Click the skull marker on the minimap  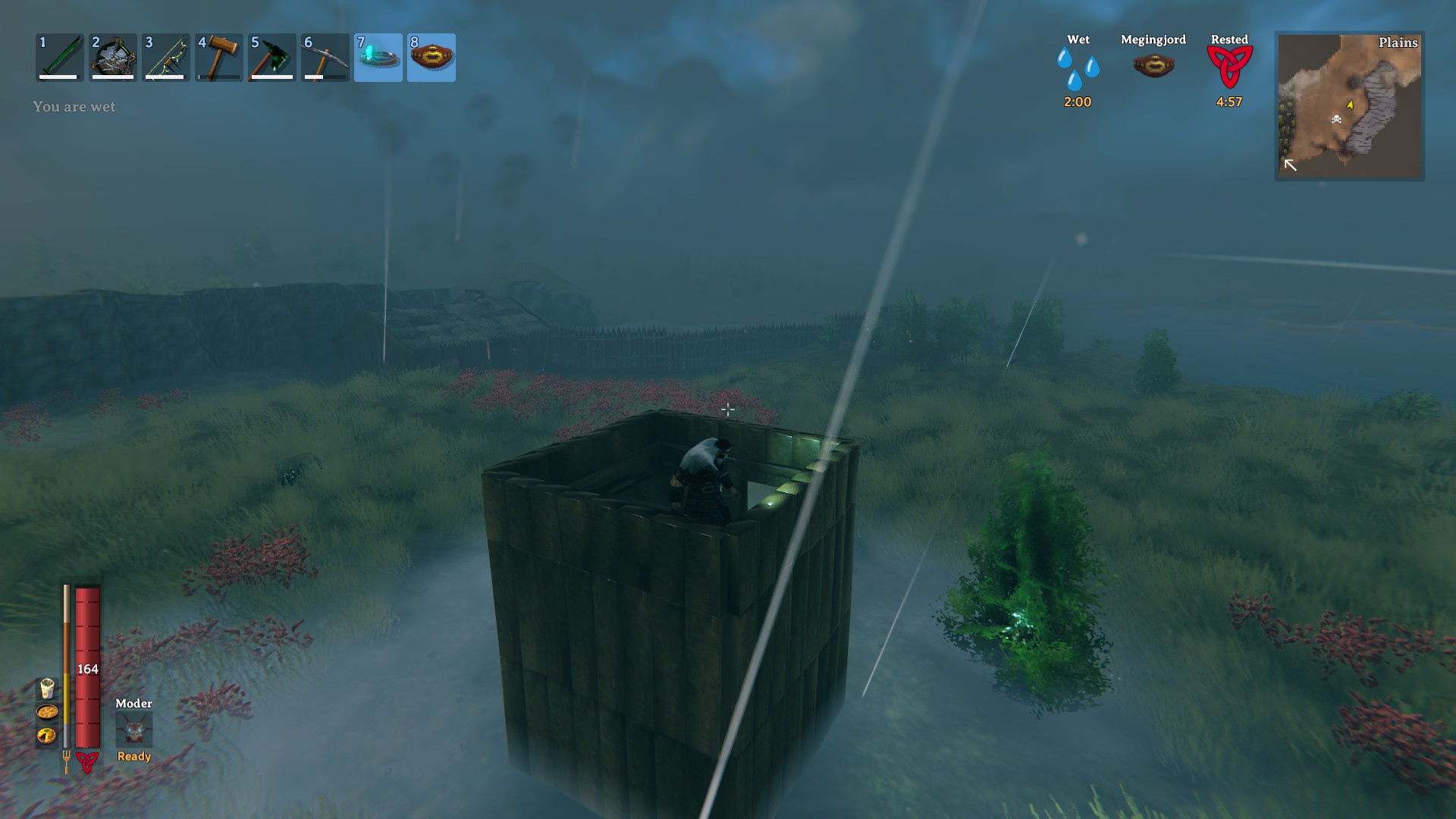pyautogui.click(x=1336, y=119)
